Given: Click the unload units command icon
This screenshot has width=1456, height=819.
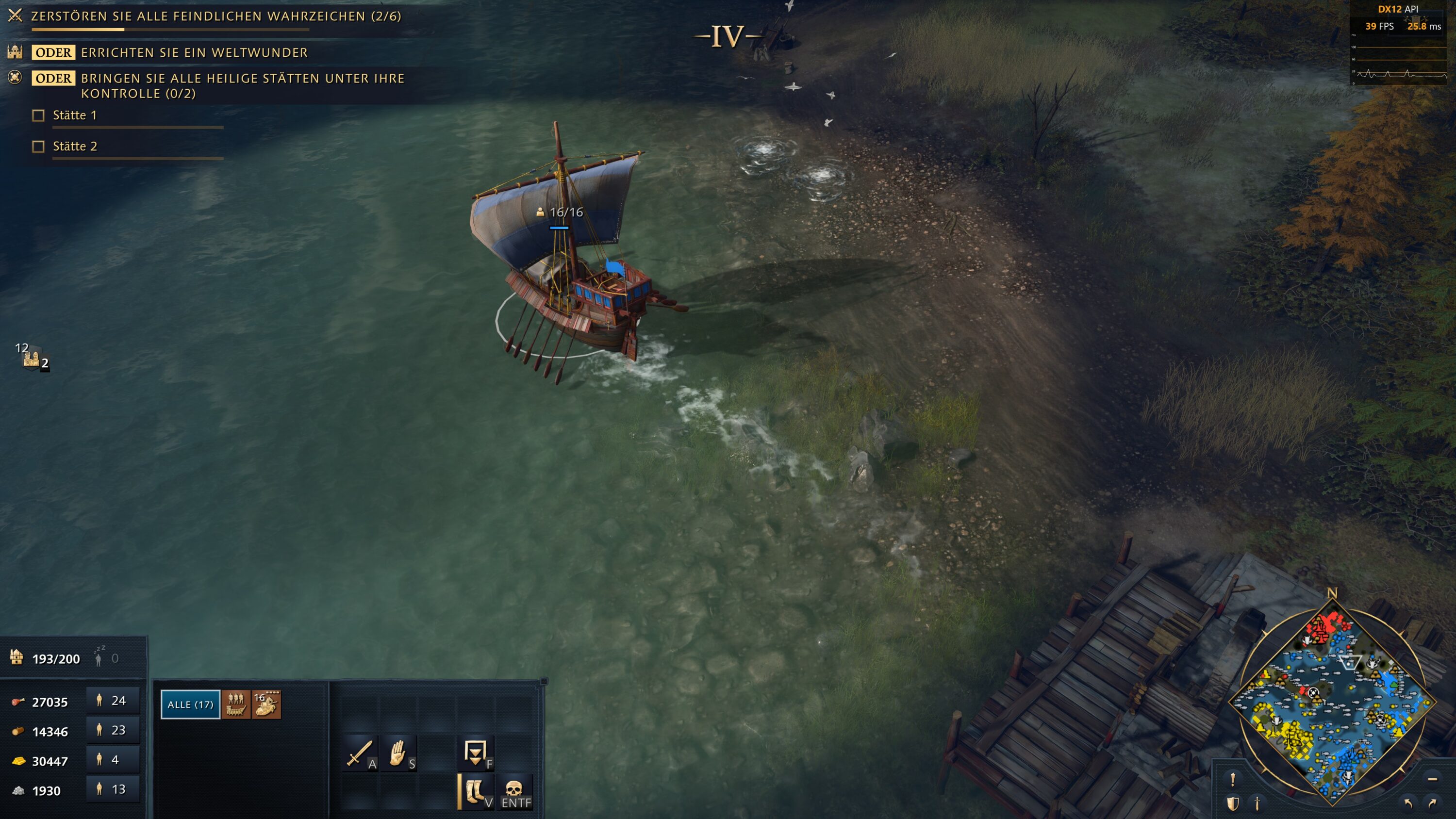Looking at the screenshot, I should tap(475, 753).
